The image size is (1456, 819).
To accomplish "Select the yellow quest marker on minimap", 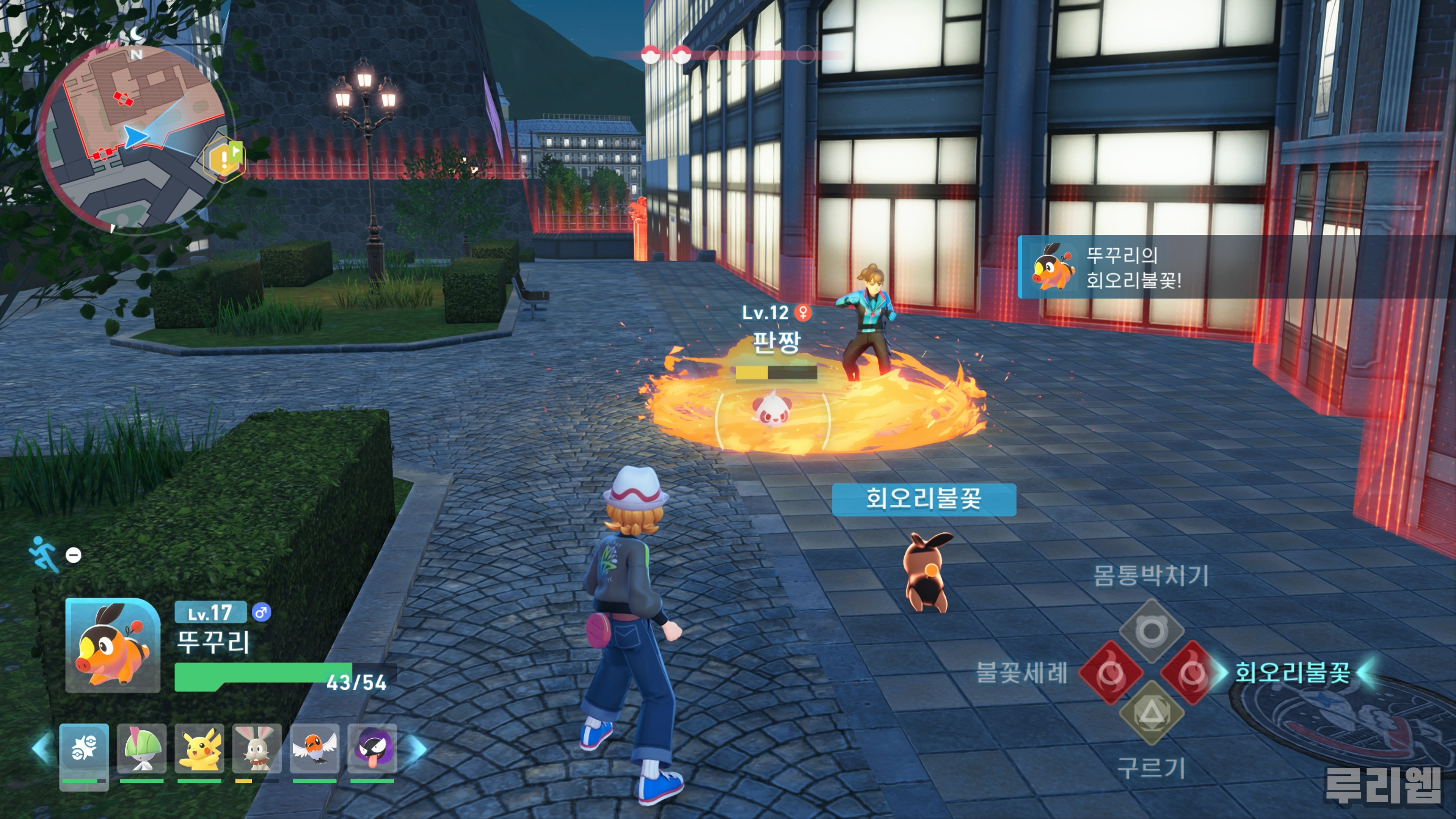I will (x=224, y=159).
